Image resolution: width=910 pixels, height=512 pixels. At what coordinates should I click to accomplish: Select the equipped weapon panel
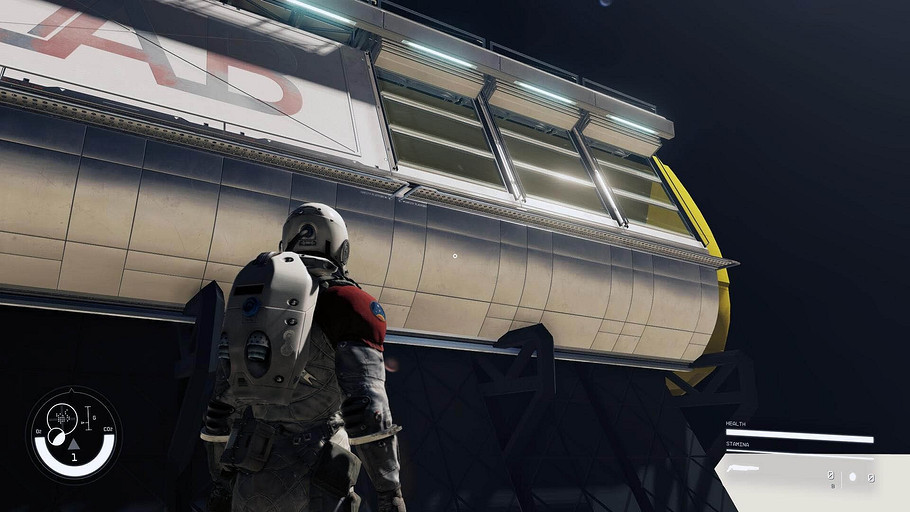[799, 477]
